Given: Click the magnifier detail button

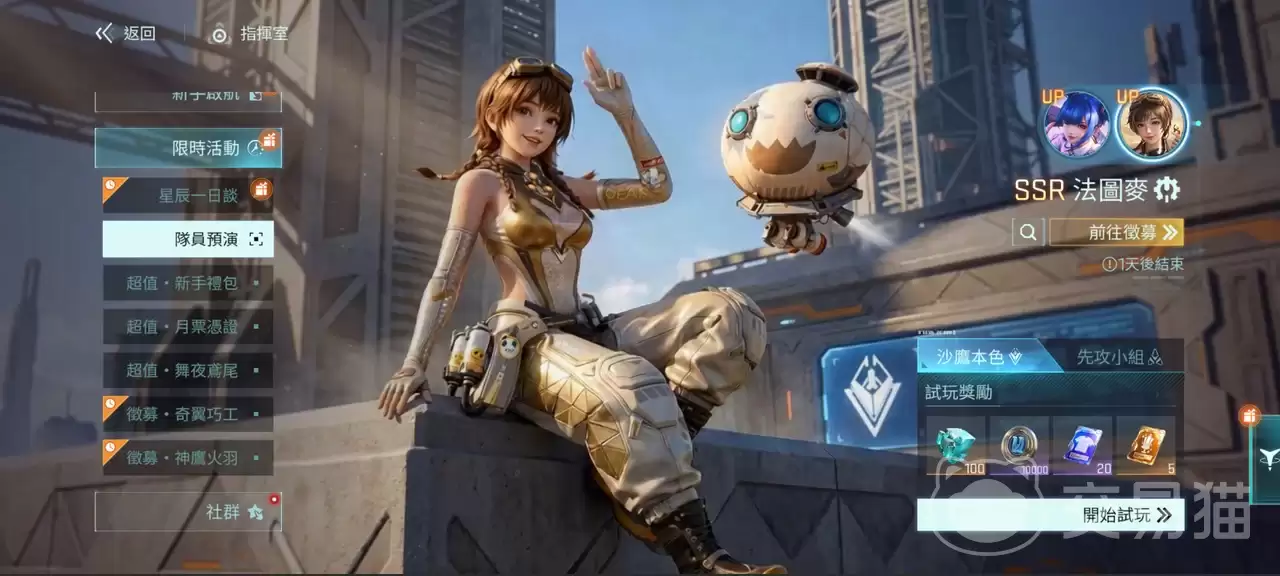Looking at the screenshot, I should tap(1028, 233).
